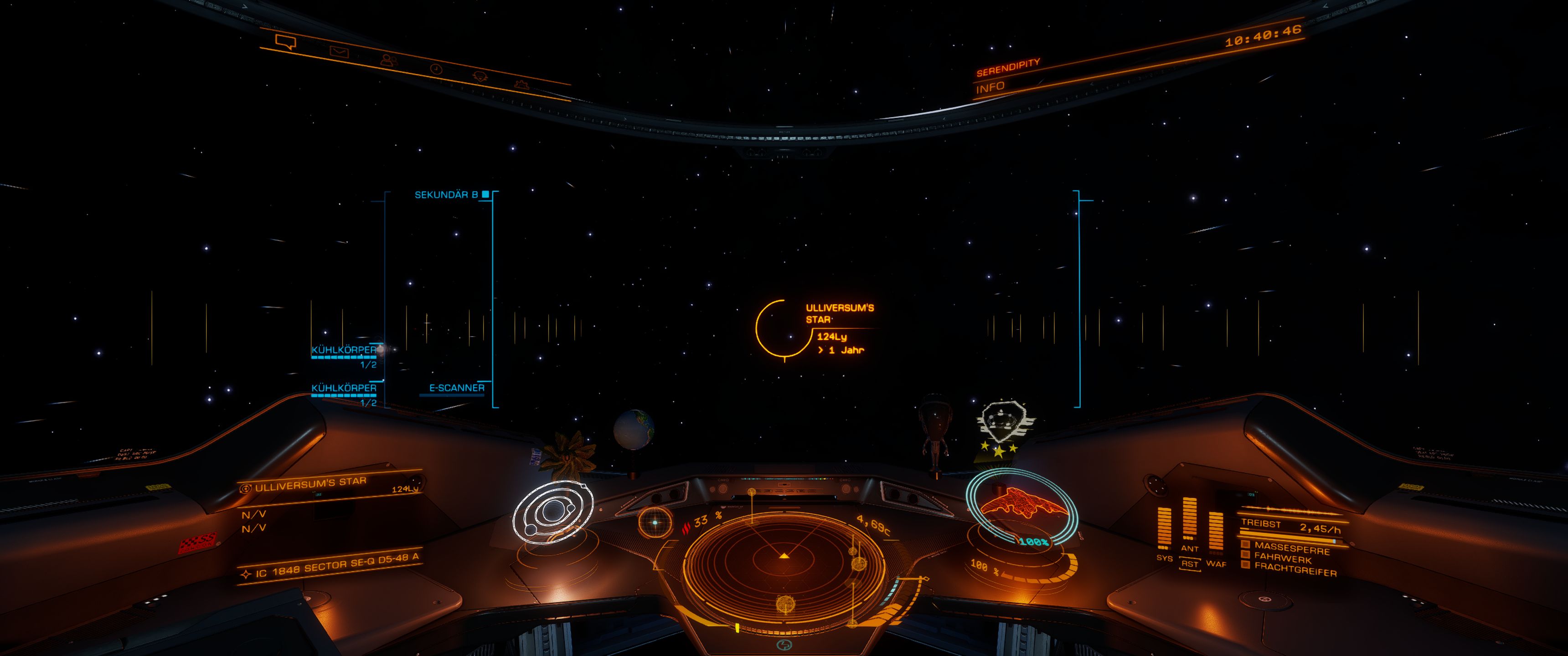Open the INFO panel
Viewport: 1568px width, 656px height.
point(990,87)
